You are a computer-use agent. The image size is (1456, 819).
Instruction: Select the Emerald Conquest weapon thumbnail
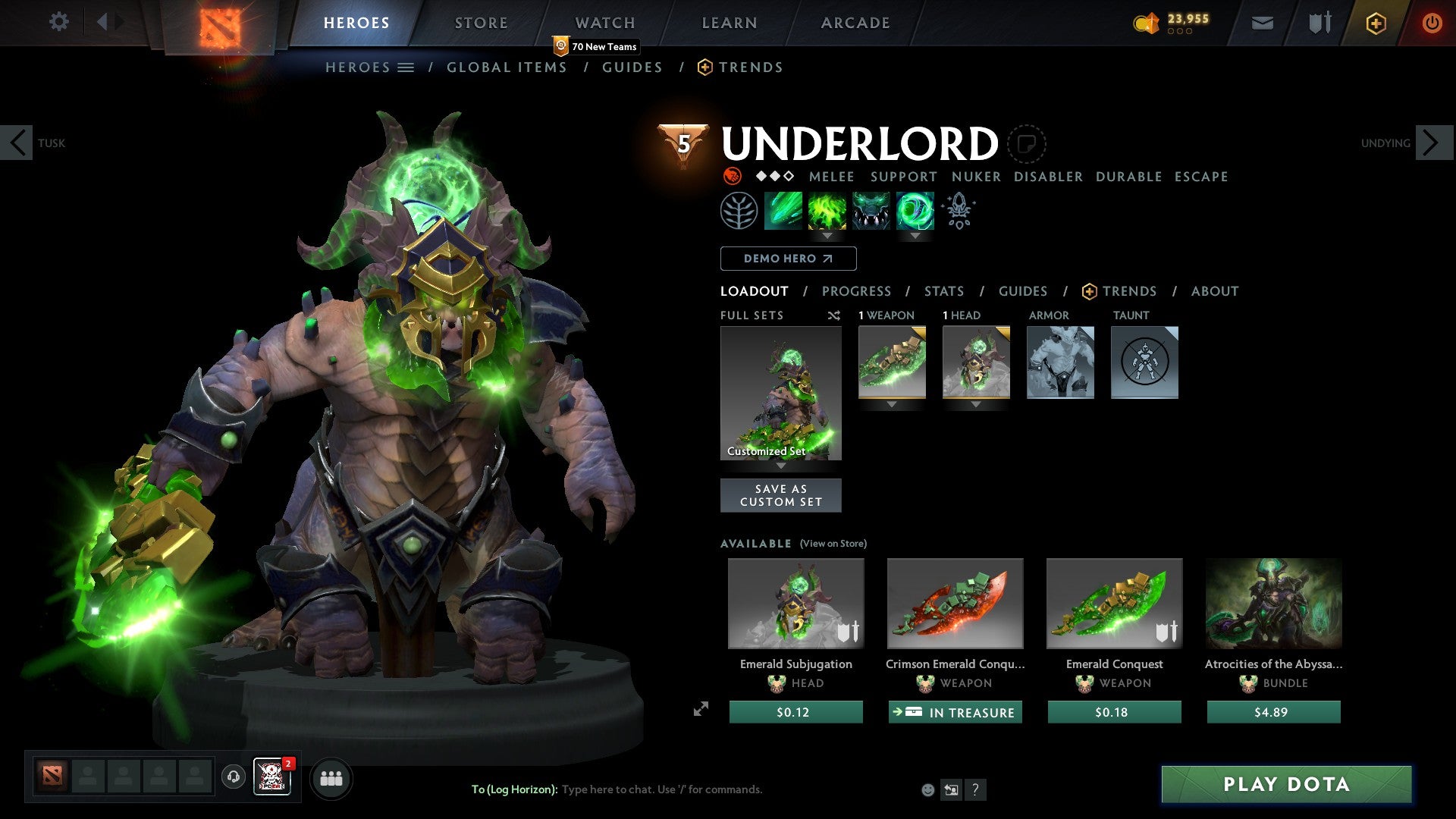click(1113, 603)
